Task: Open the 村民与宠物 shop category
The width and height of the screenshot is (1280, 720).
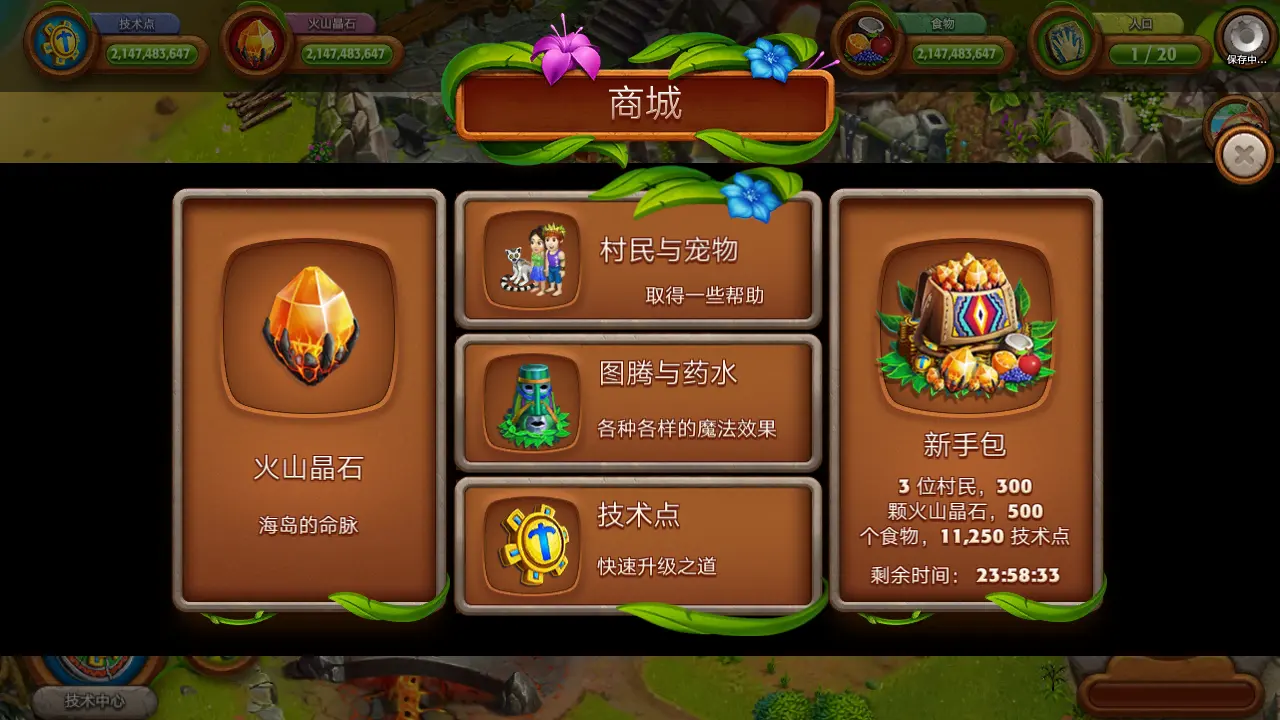Action: (637, 260)
